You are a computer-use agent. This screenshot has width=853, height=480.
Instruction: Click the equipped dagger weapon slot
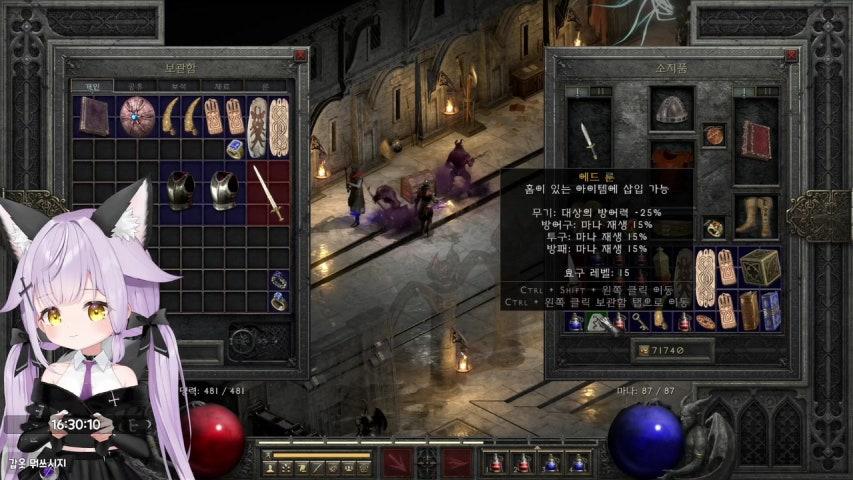pos(589,141)
